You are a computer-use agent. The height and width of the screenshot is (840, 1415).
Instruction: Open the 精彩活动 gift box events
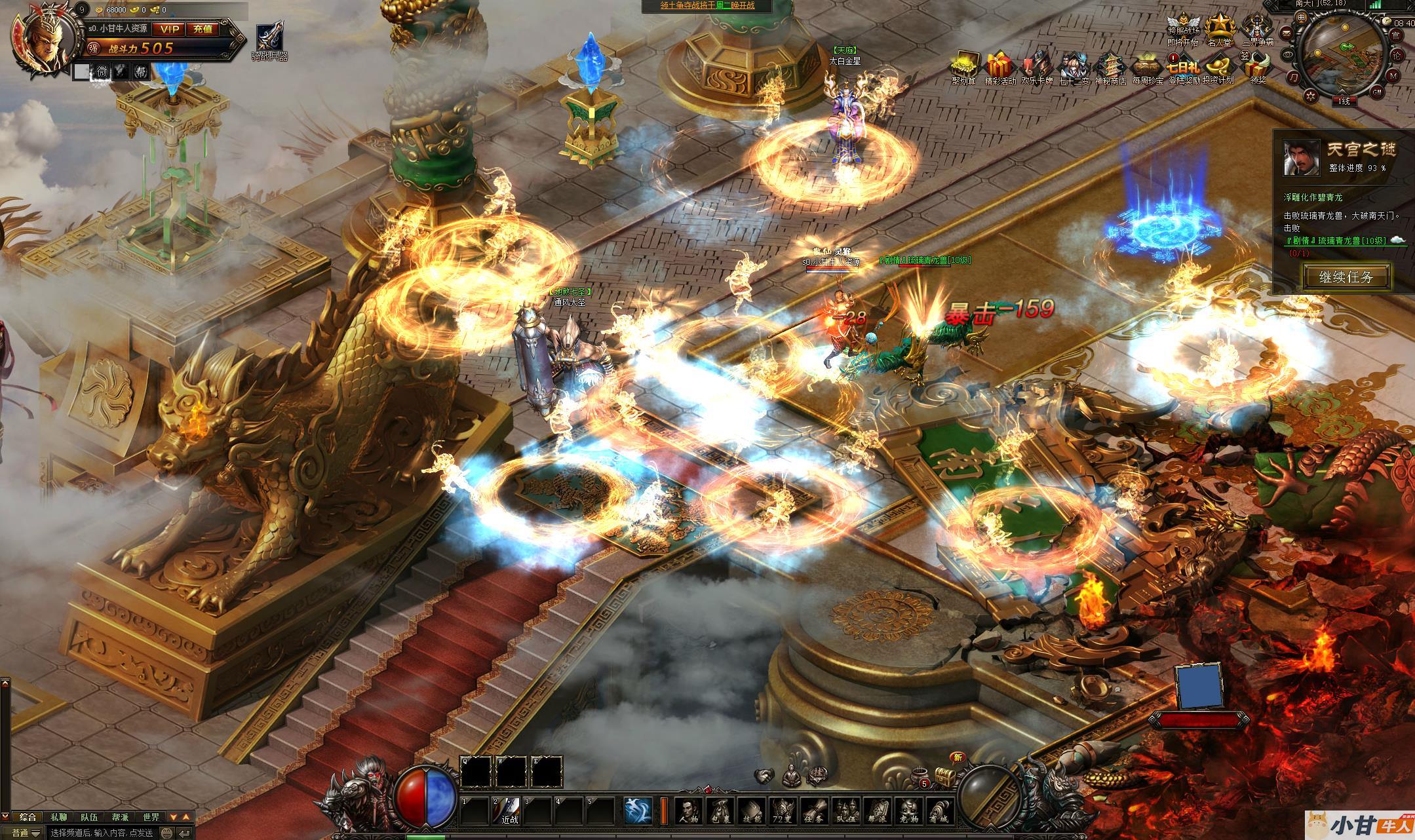pos(1000,67)
